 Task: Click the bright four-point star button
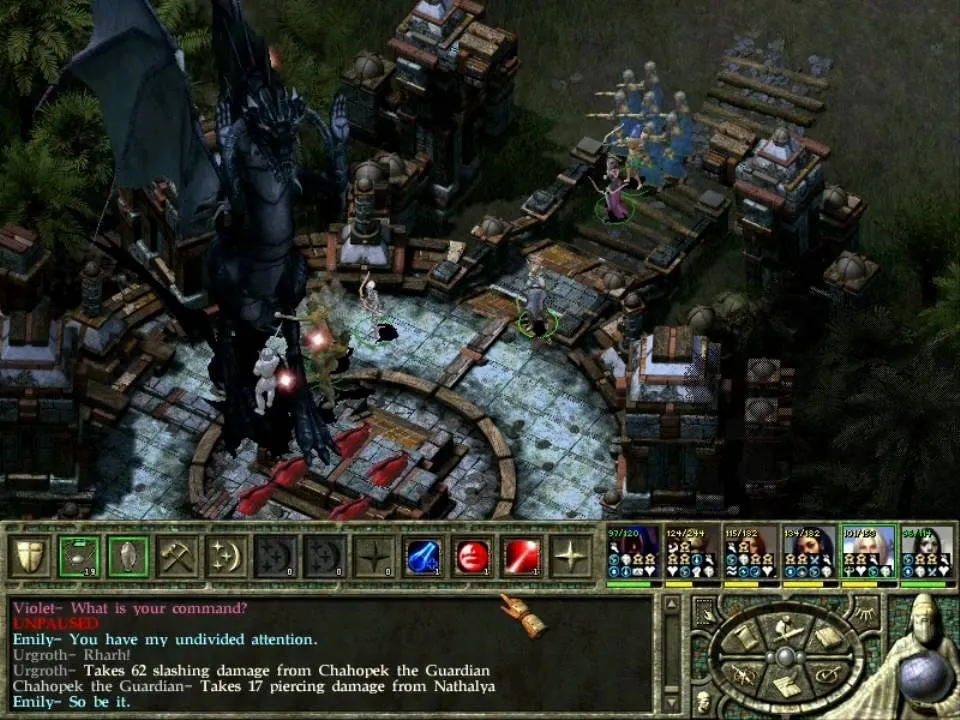point(571,556)
